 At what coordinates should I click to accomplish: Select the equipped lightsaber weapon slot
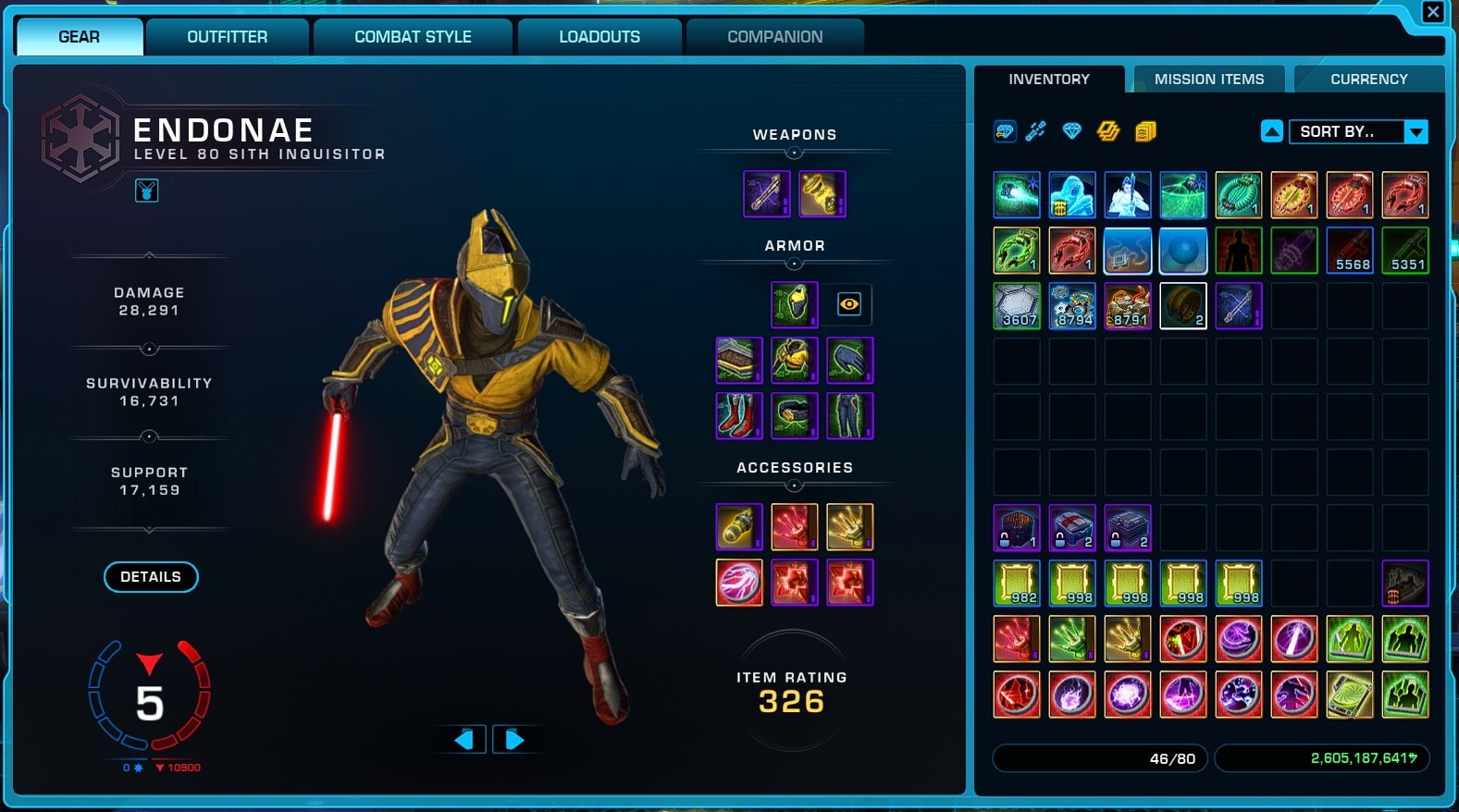[766, 194]
